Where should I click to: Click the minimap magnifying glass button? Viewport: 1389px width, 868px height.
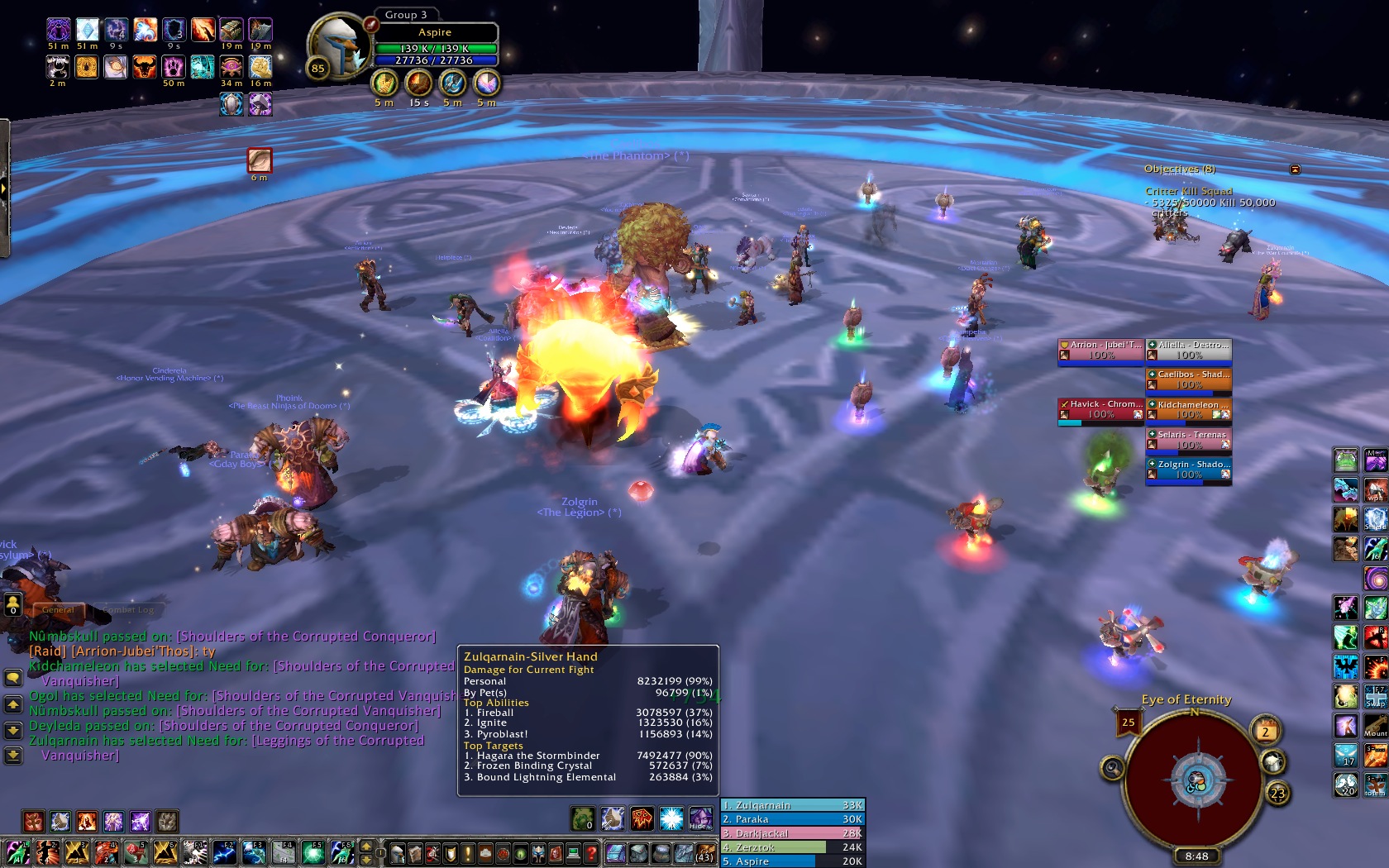click(1113, 769)
